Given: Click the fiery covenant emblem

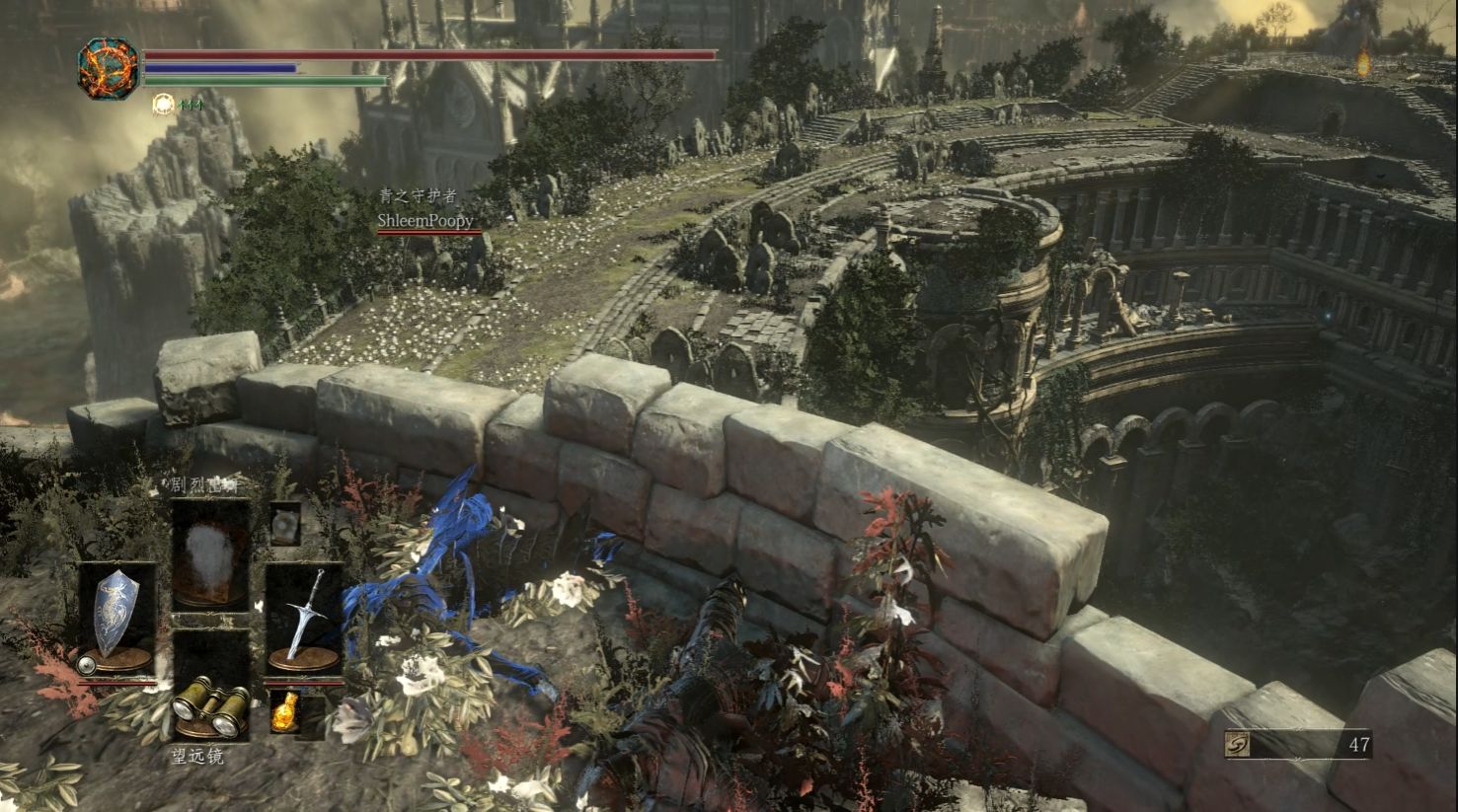Looking at the screenshot, I should click(x=108, y=68).
